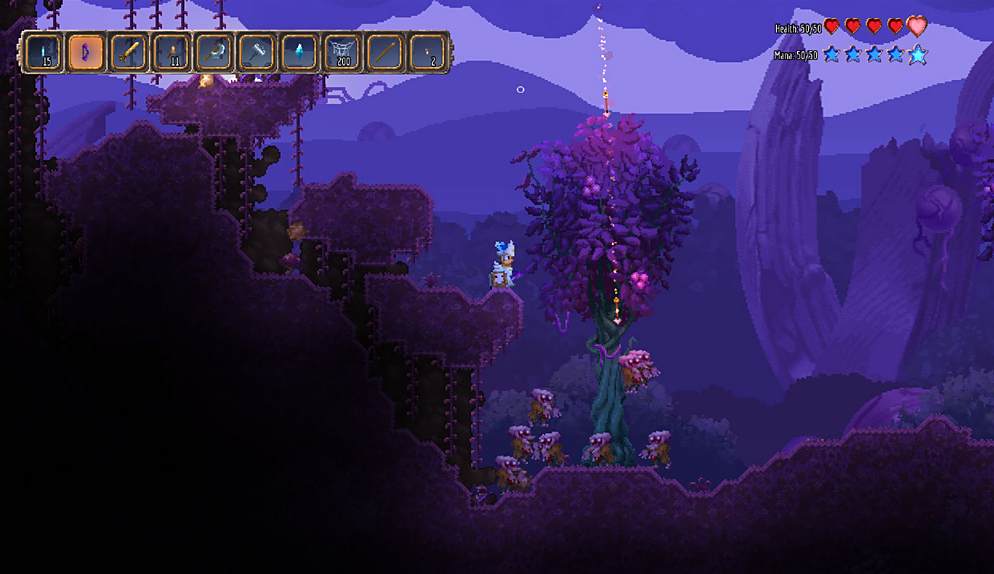The width and height of the screenshot is (994, 574).
Task: Select the highlighted purple bow slot
Action: pos(86,52)
